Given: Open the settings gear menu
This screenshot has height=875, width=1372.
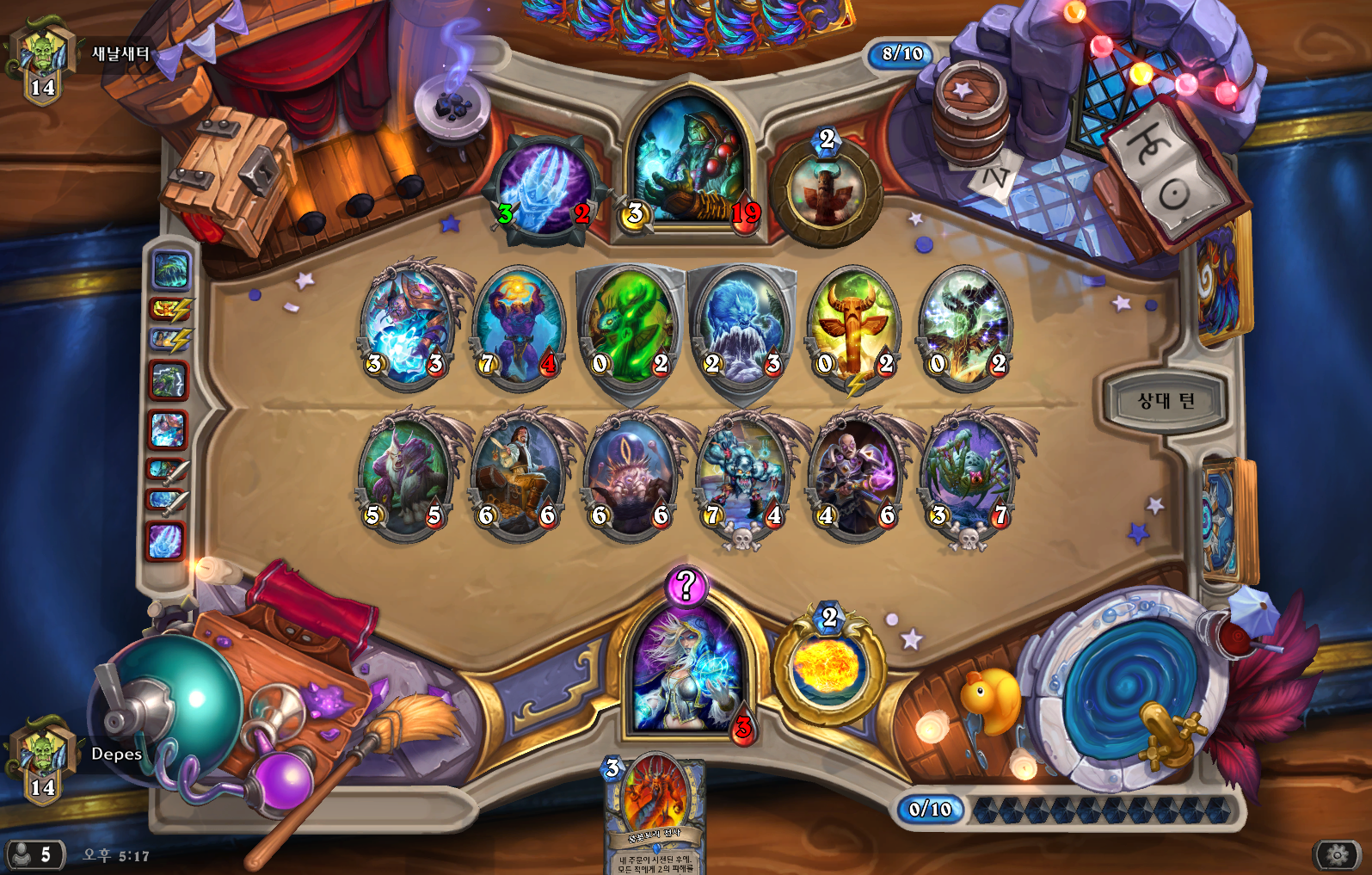Looking at the screenshot, I should pyautogui.click(x=1337, y=854).
